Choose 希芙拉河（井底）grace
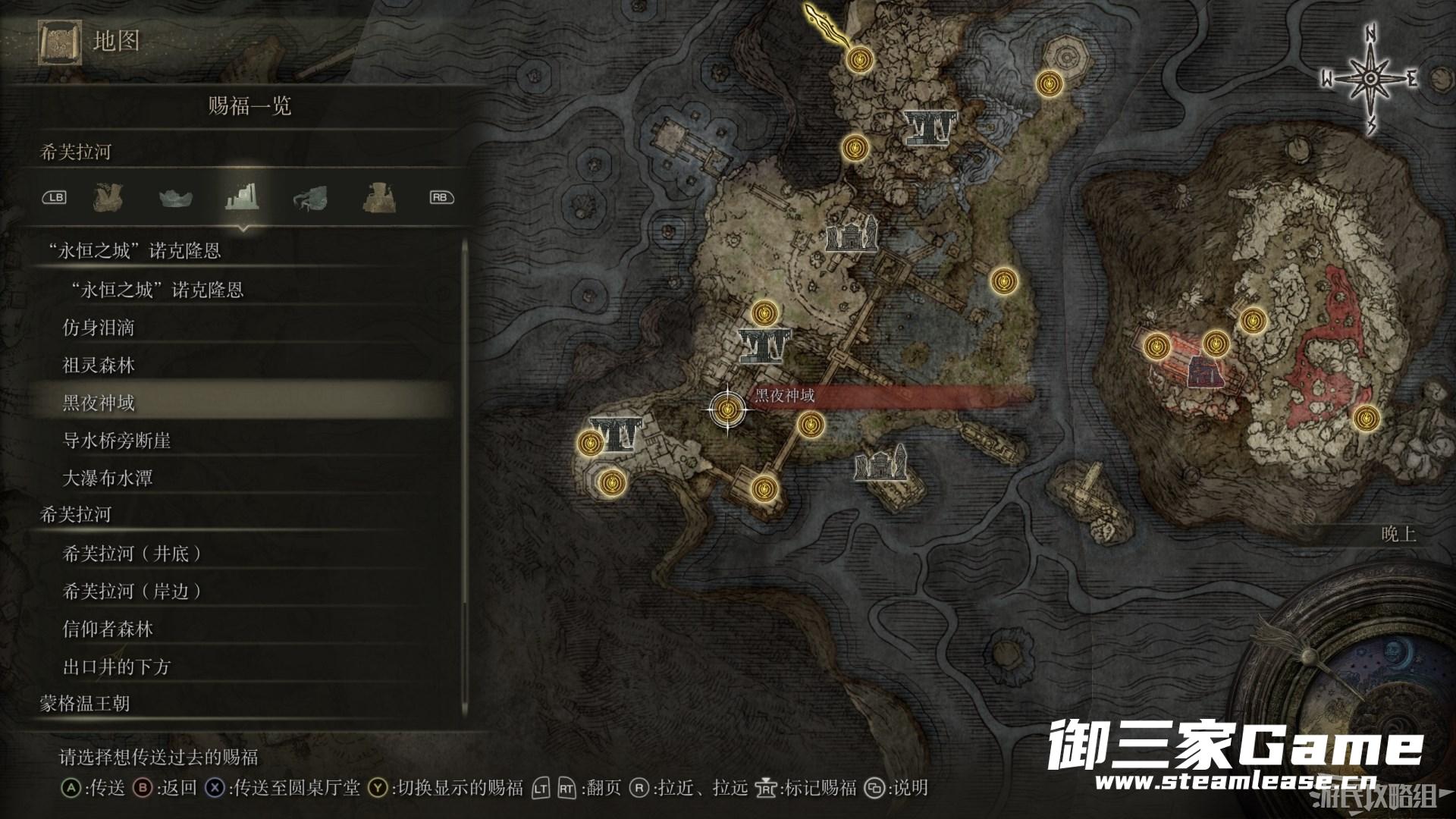Image resolution: width=1456 pixels, height=819 pixels. point(132,554)
